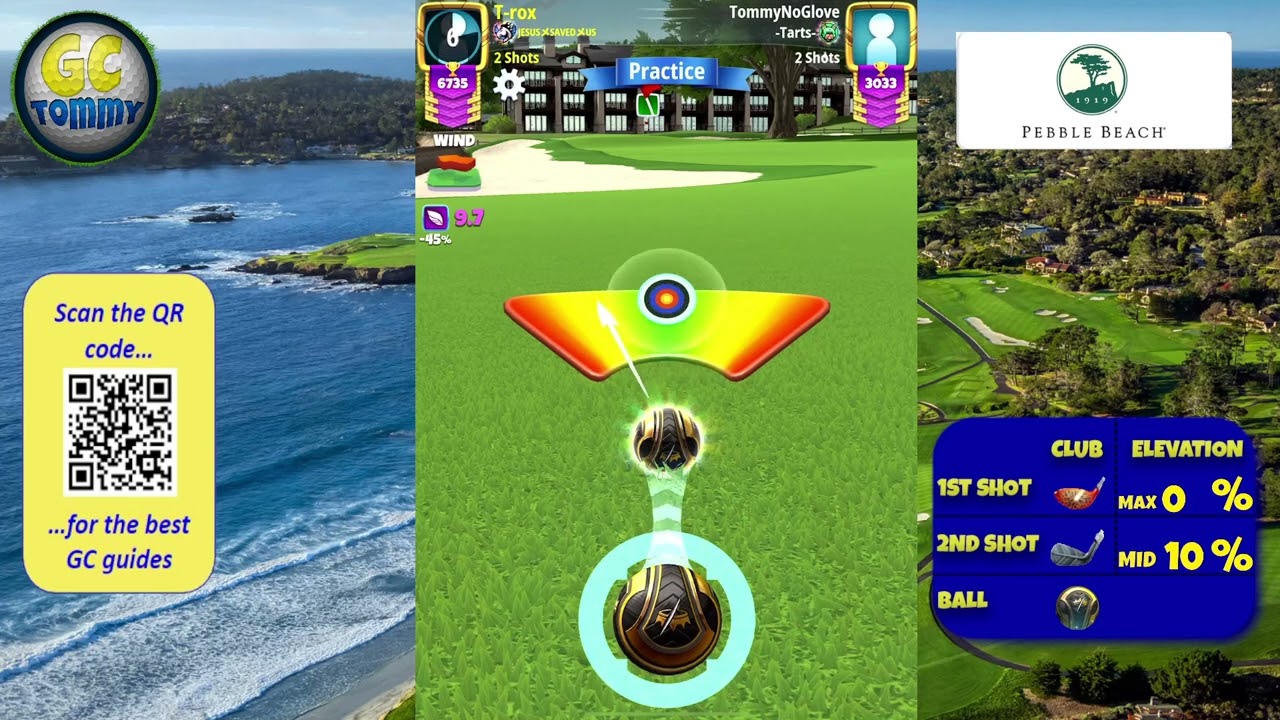Tap the wind direction indicator
The height and width of the screenshot is (720, 1280).
coord(454,170)
